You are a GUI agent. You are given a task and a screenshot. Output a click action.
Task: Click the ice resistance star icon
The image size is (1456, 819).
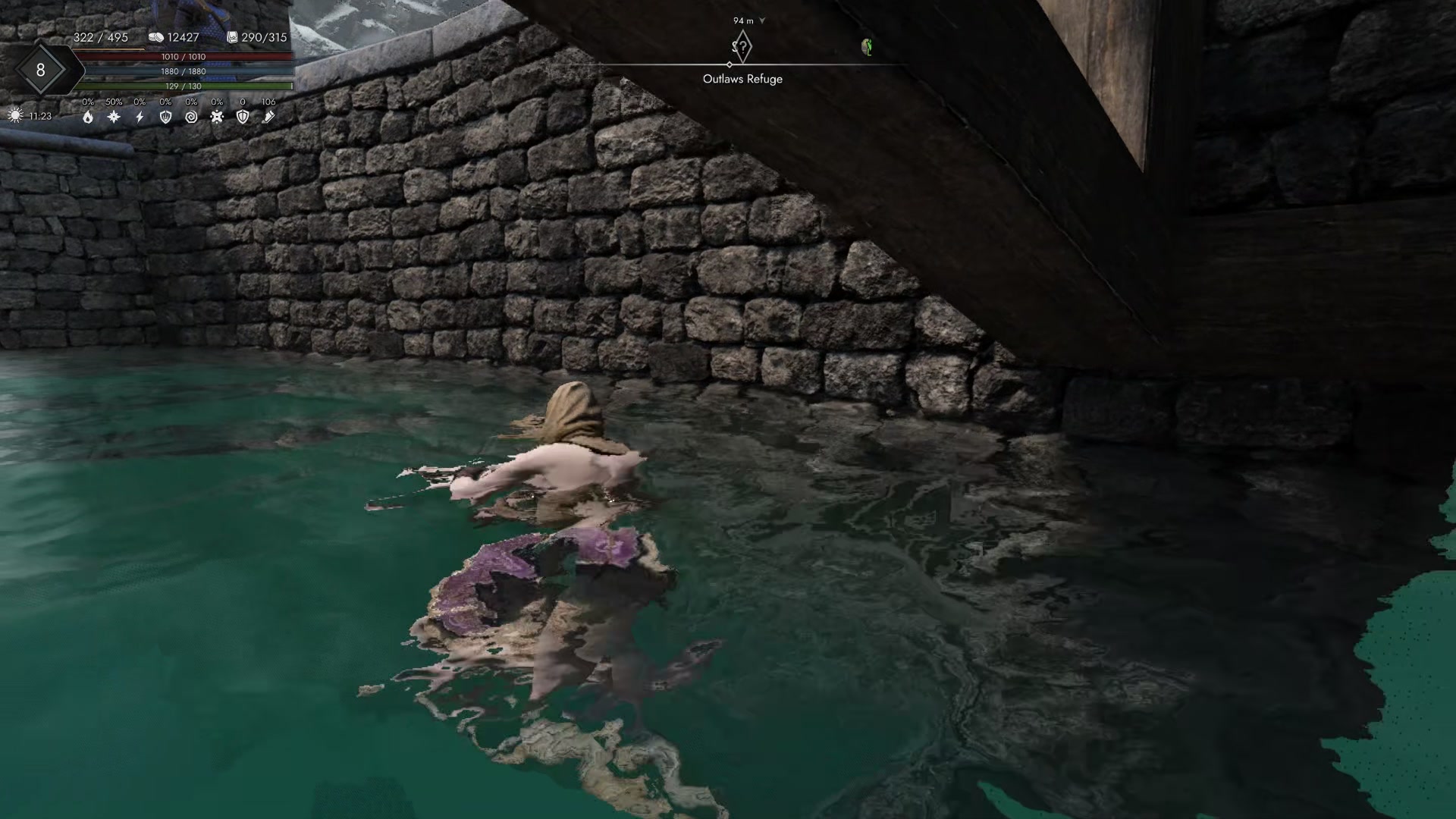[x=113, y=117]
